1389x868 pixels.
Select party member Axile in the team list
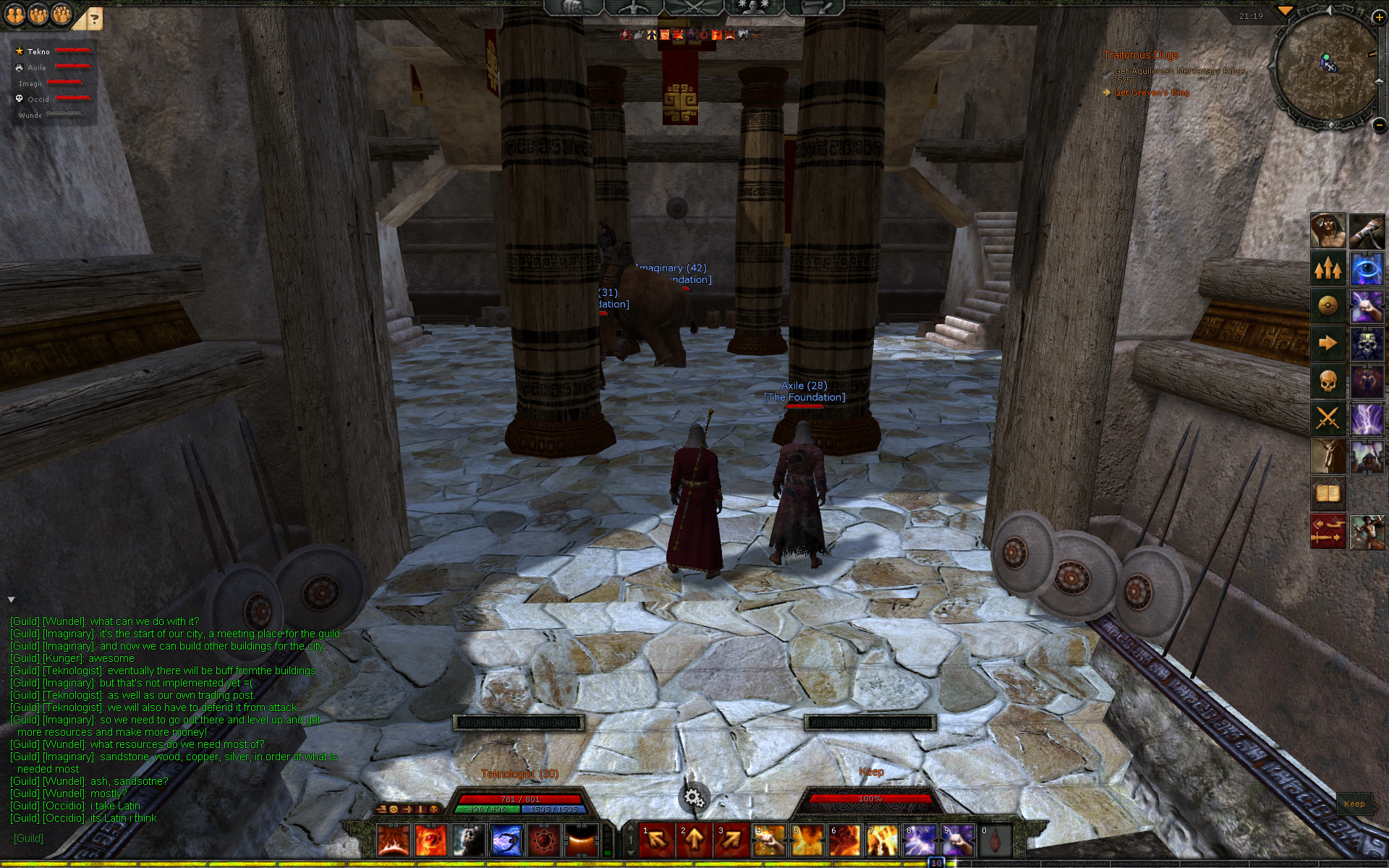click(37, 67)
